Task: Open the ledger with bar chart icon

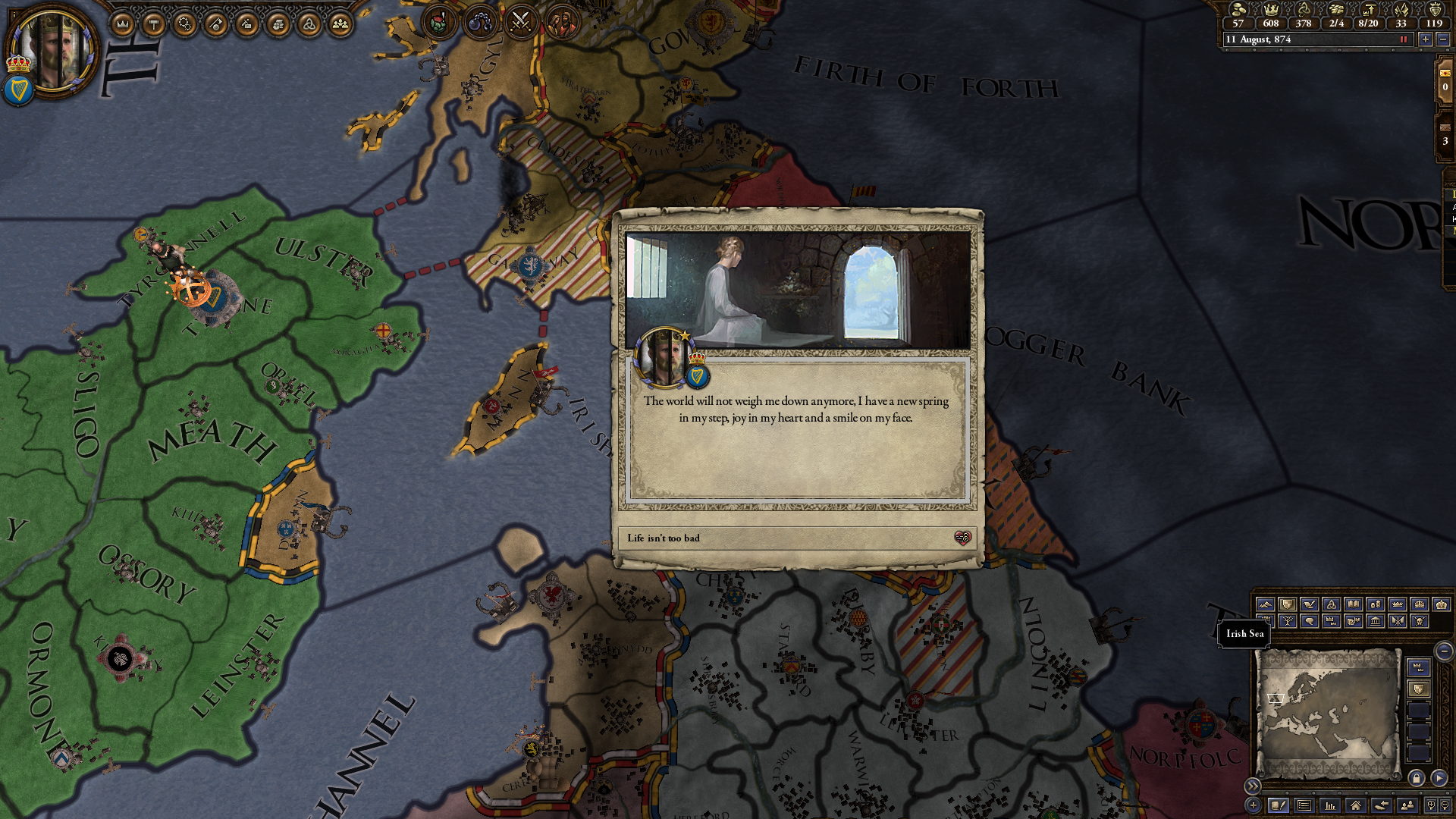Action: 1329,807
